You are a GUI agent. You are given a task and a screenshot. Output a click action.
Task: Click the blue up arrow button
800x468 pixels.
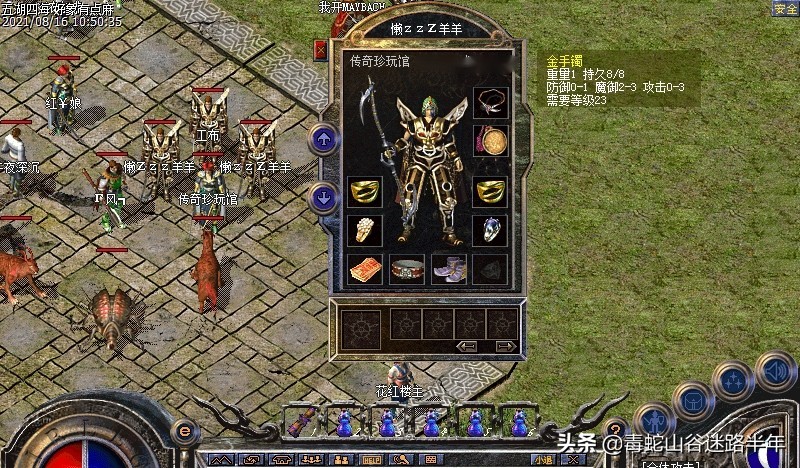point(323,139)
